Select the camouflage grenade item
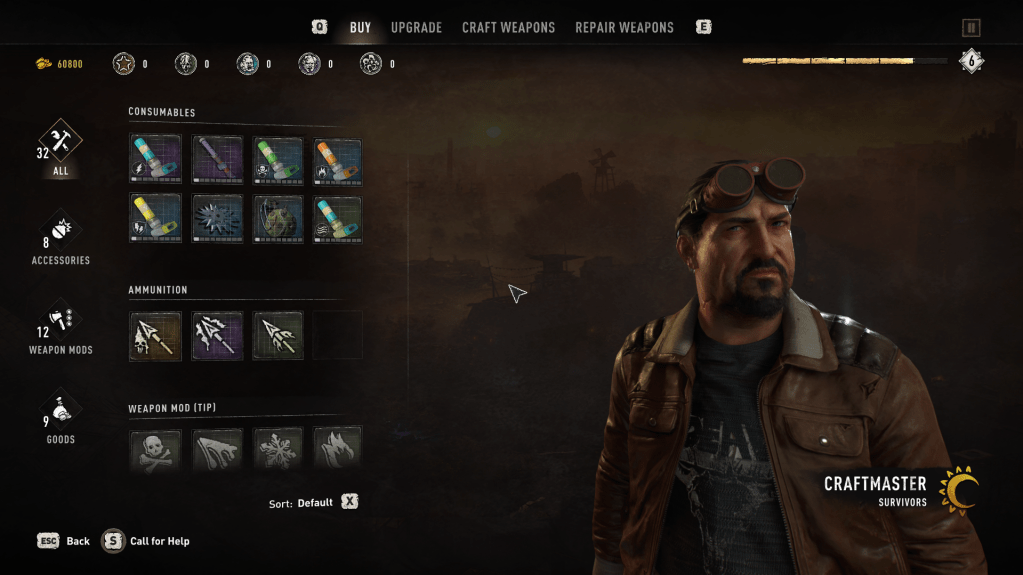Image resolution: width=1023 pixels, height=575 pixels. click(278, 219)
